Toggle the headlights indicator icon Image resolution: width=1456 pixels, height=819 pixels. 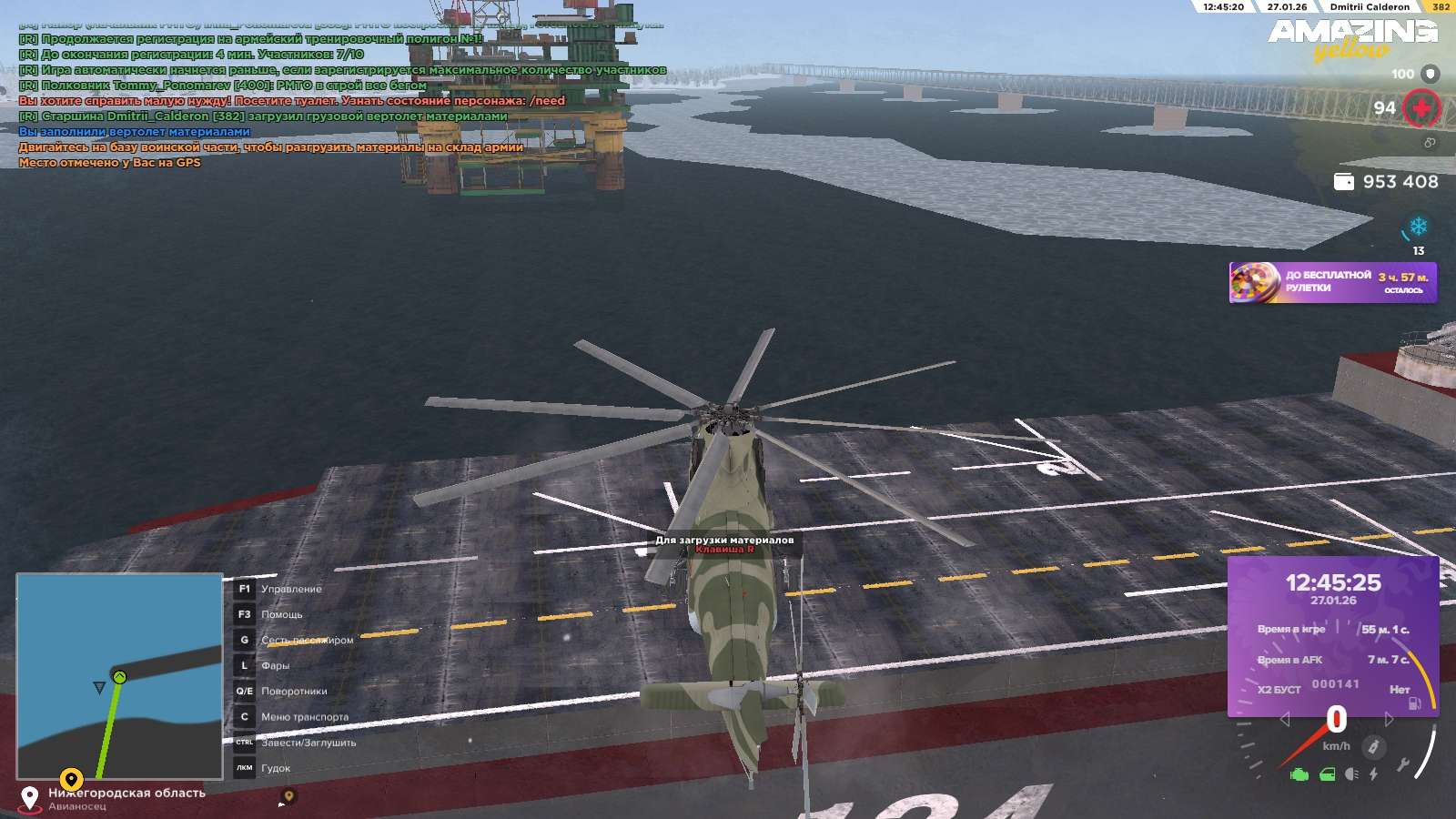coord(1351,774)
